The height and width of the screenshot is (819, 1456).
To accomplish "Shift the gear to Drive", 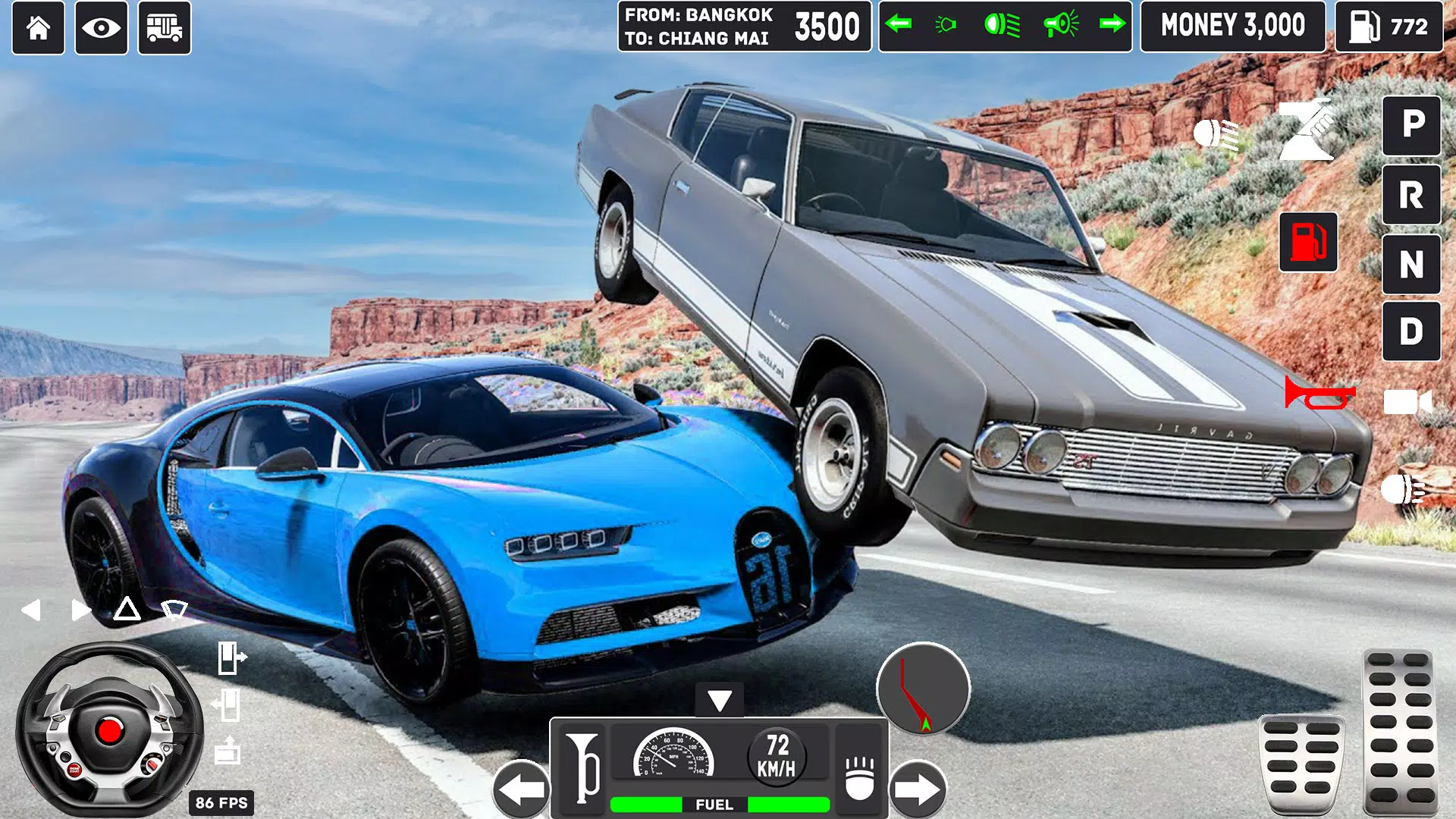I will [1411, 331].
